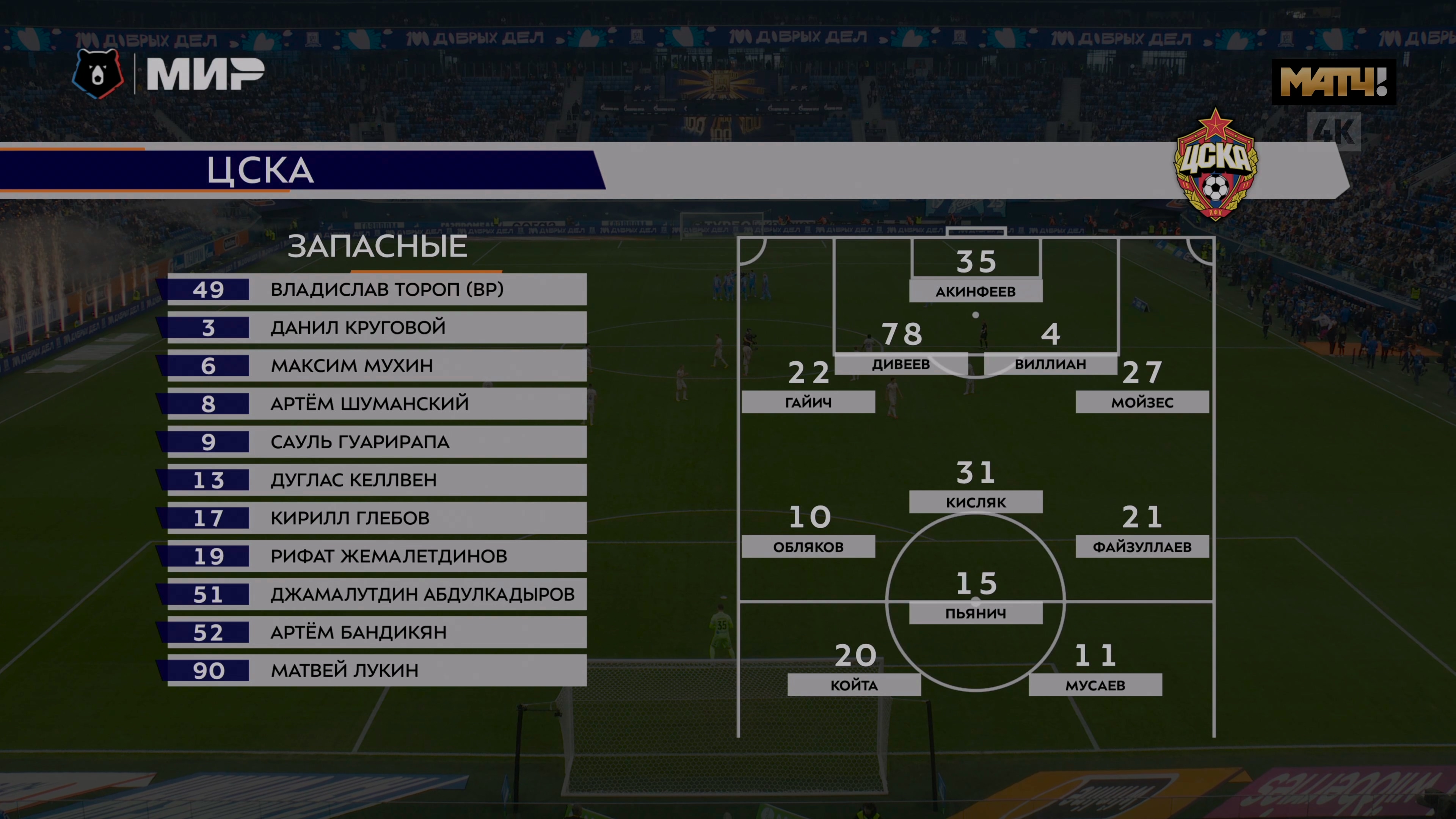Screen dimensions: 1456x819
Task: Choose defender Дивеев on the pitch diagram
Action: click(901, 364)
